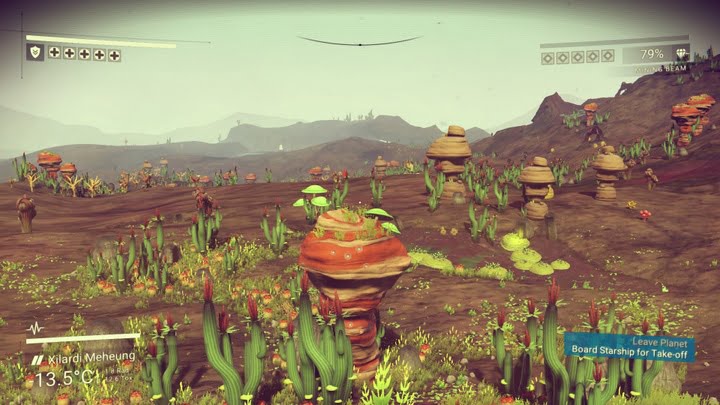Select the Leave Planet objective notification
720x405 pixels.
click(x=630, y=347)
